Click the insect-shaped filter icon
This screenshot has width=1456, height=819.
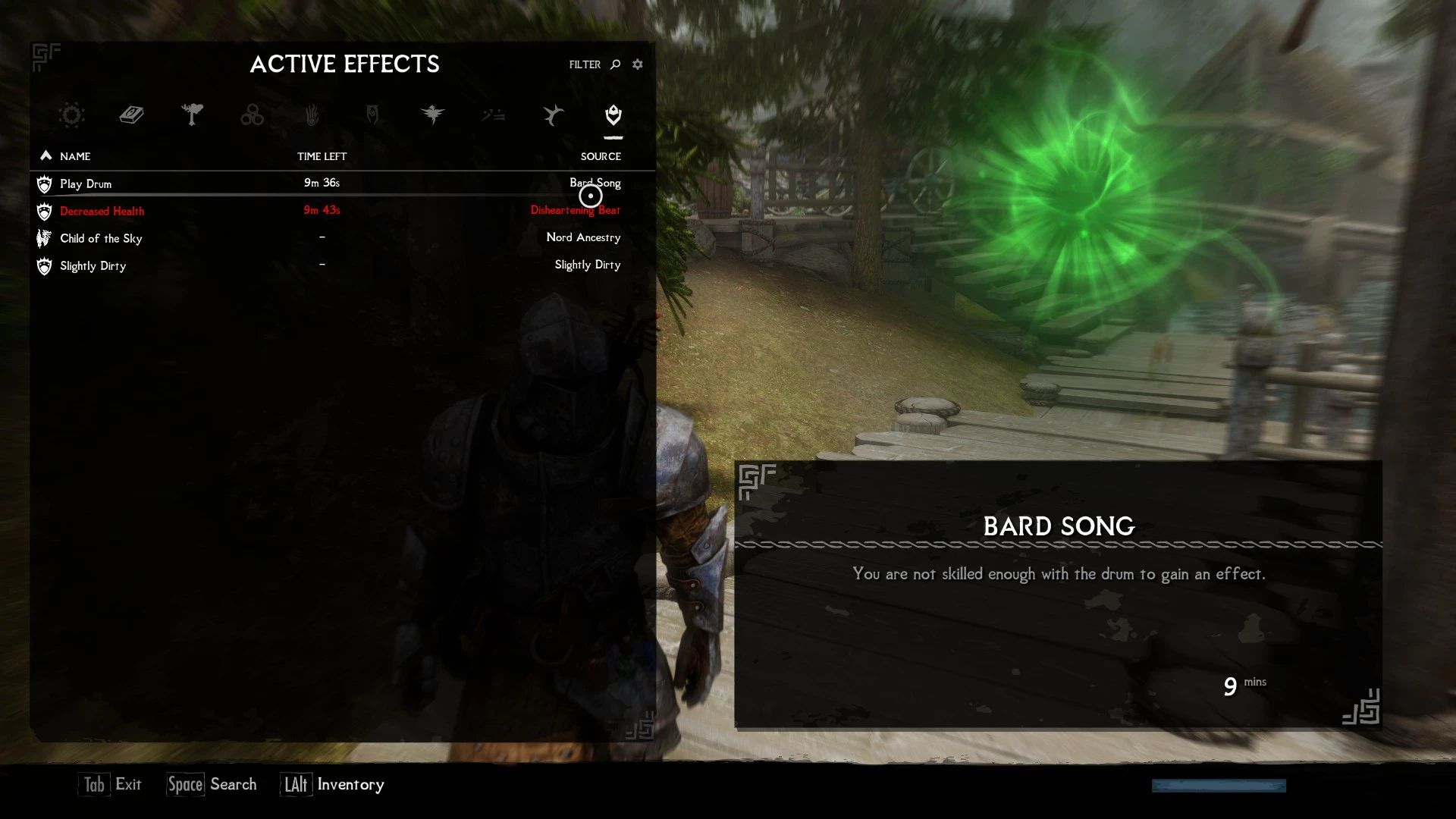[x=553, y=115]
